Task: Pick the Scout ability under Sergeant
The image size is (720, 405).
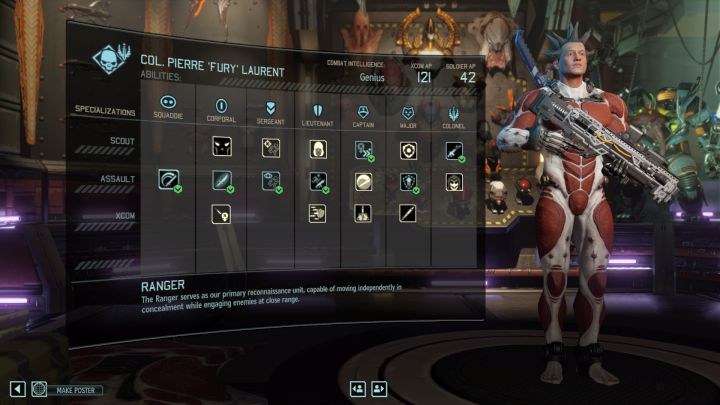Action: point(269,148)
